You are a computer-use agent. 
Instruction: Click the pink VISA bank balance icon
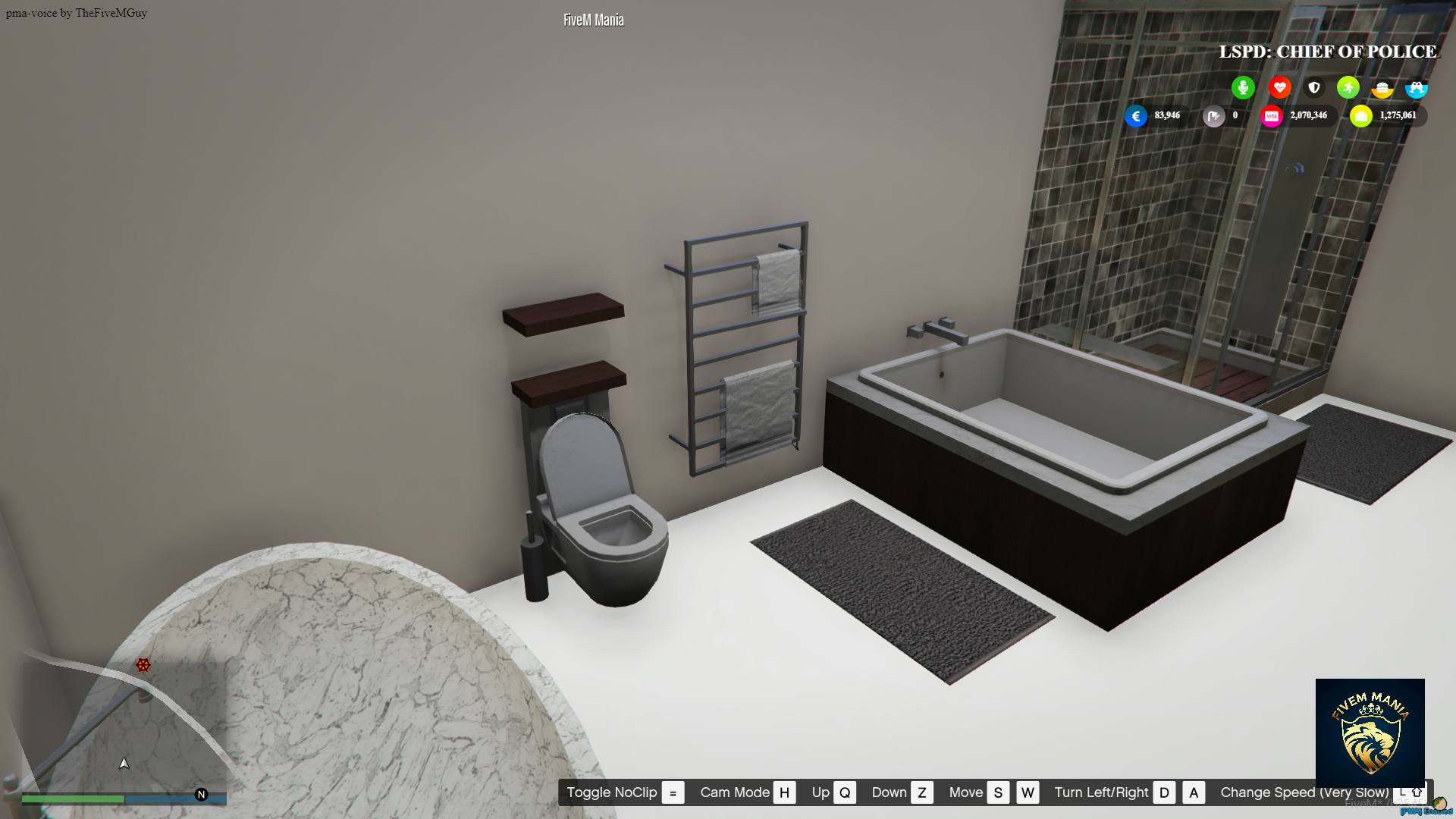1272,115
